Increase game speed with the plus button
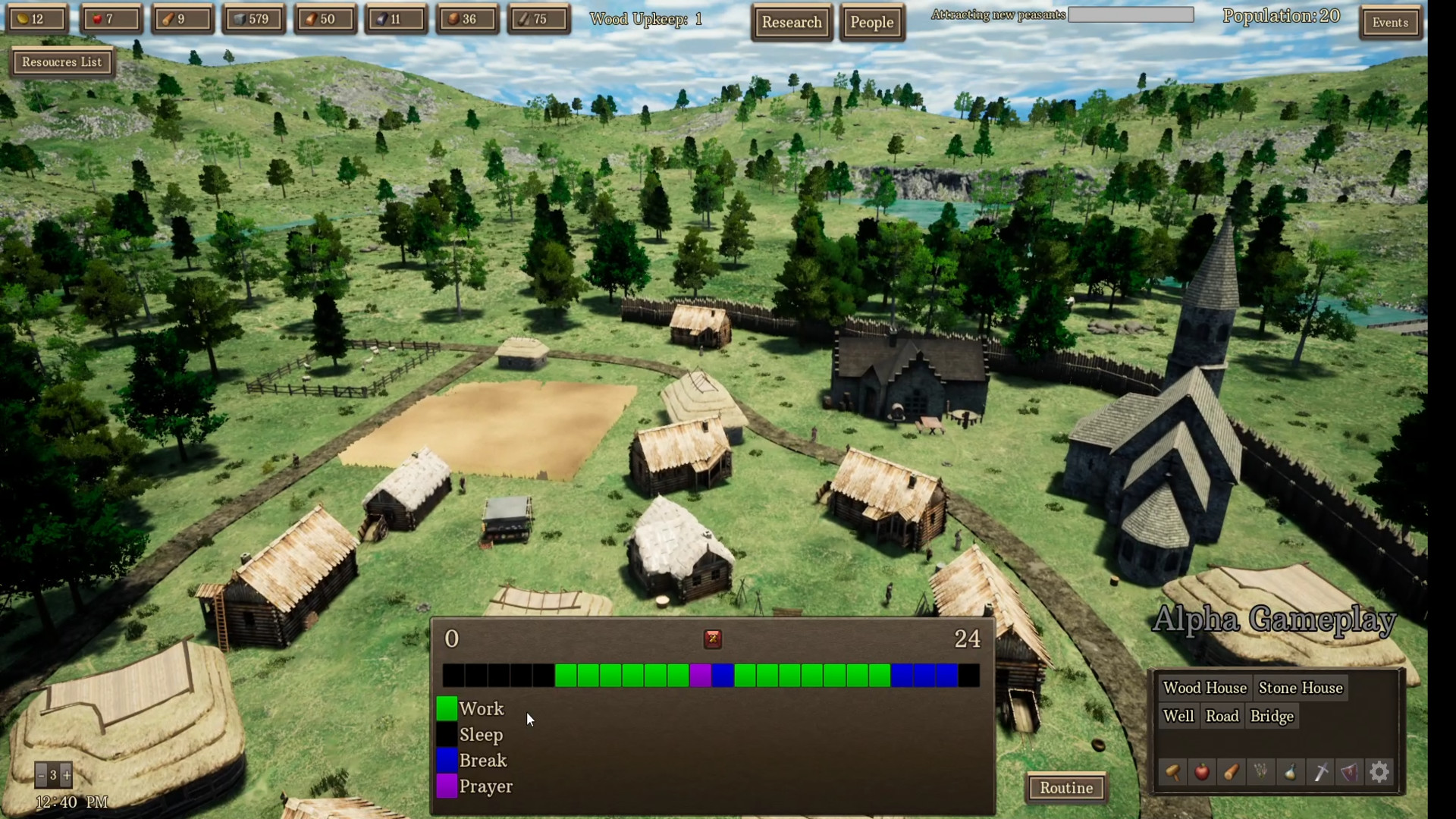1456x819 pixels. point(67,775)
